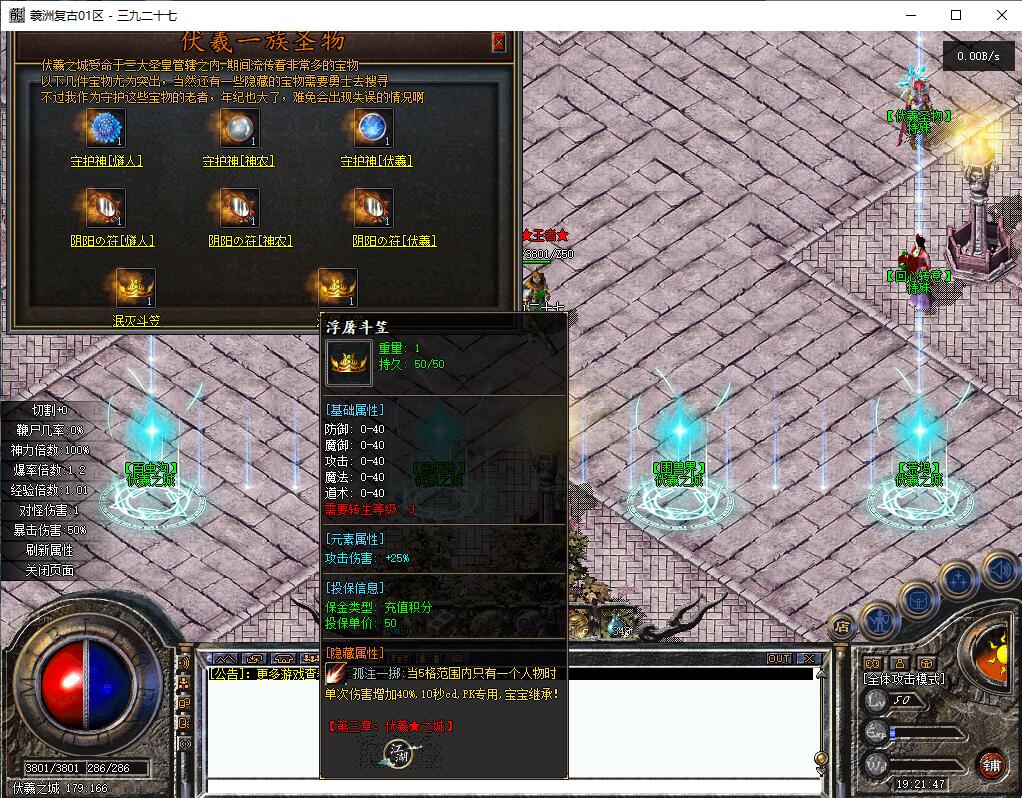Screen dimensions: 1022x798
Task: Close the chat panel's X button
Action: (808, 658)
